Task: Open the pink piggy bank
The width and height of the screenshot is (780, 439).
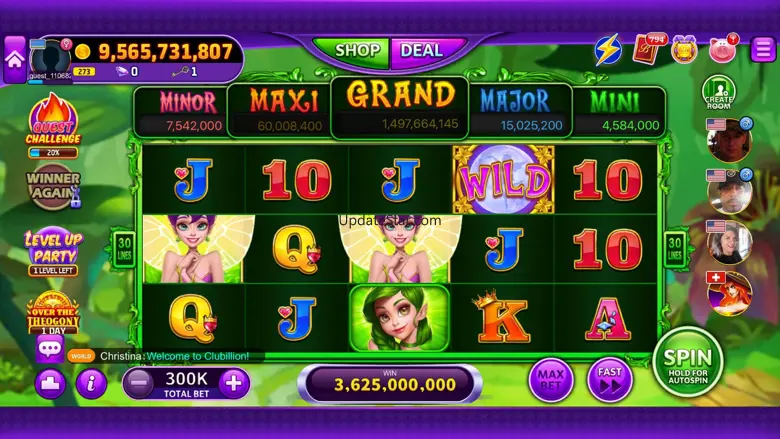Action: [x=722, y=49]
